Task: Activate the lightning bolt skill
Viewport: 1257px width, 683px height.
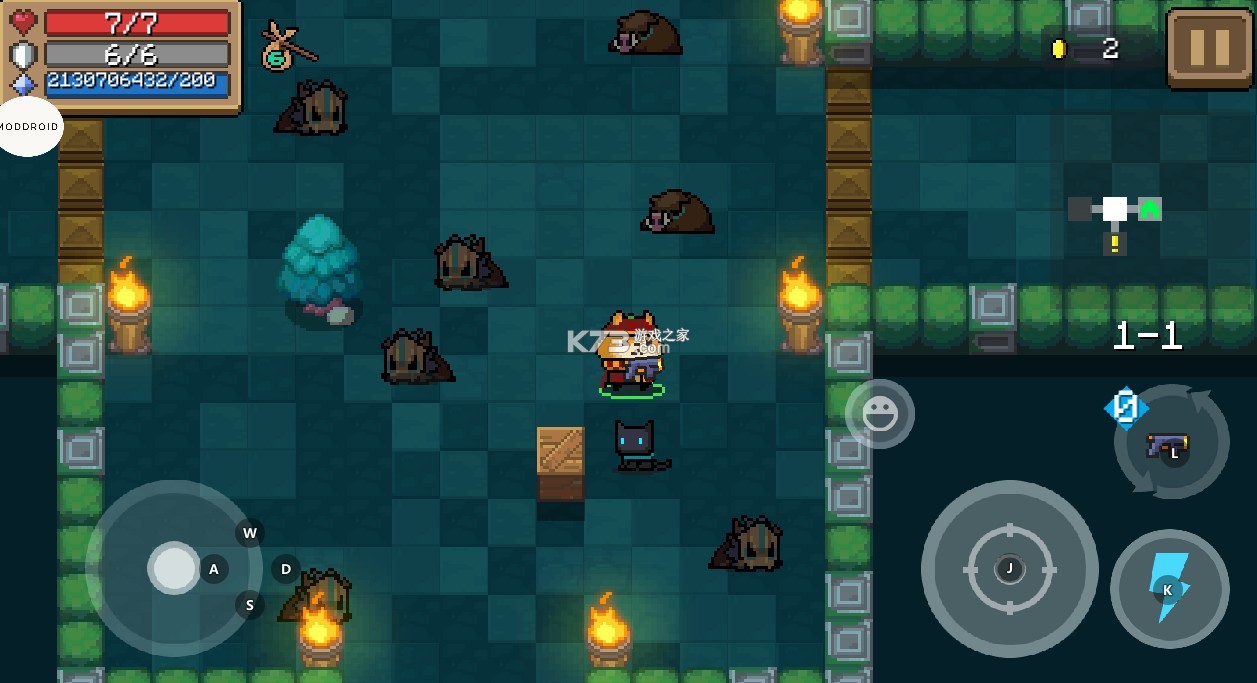Action: pos(1169,588)
